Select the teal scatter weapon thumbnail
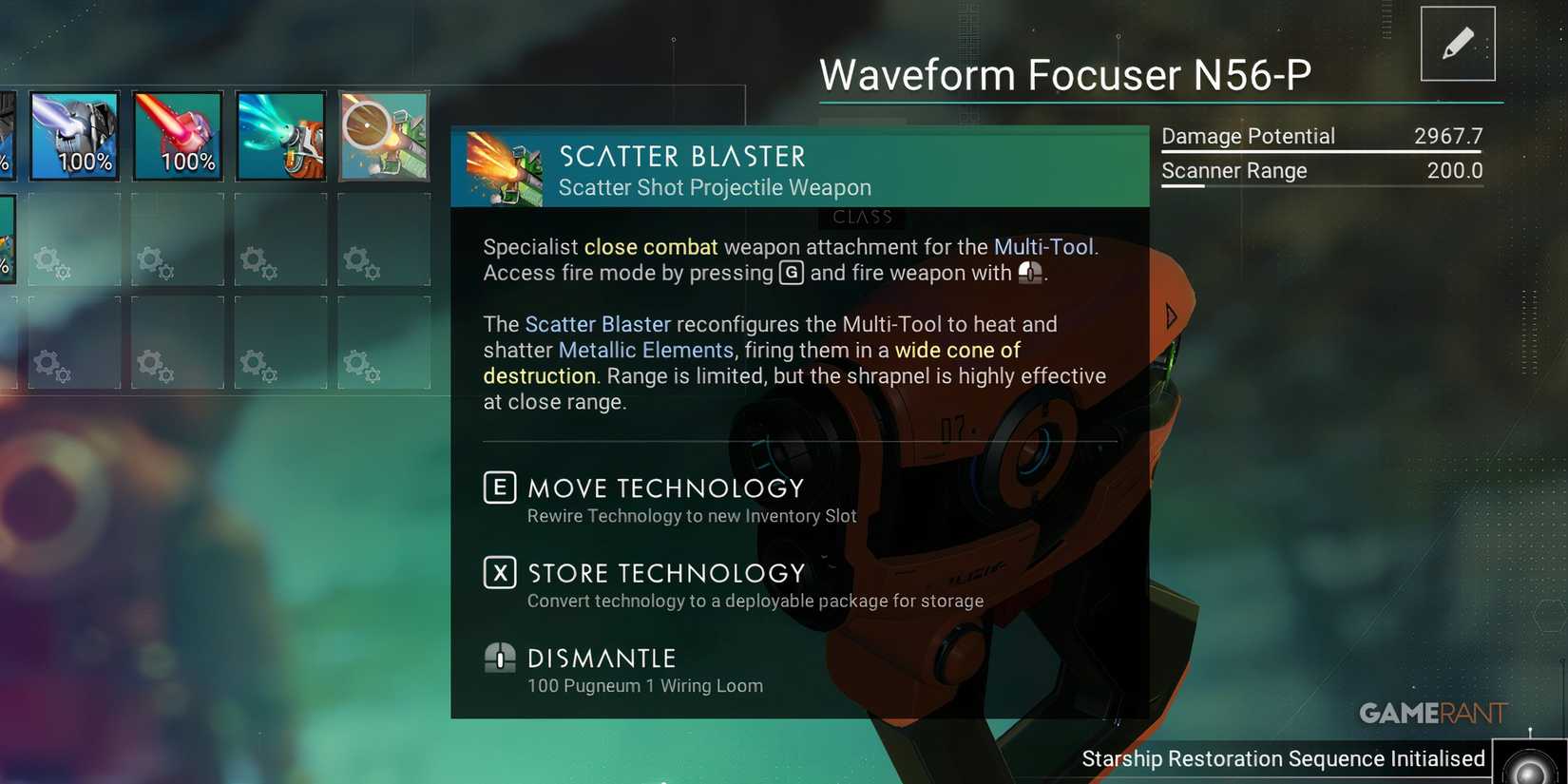 tap(280, 135)
